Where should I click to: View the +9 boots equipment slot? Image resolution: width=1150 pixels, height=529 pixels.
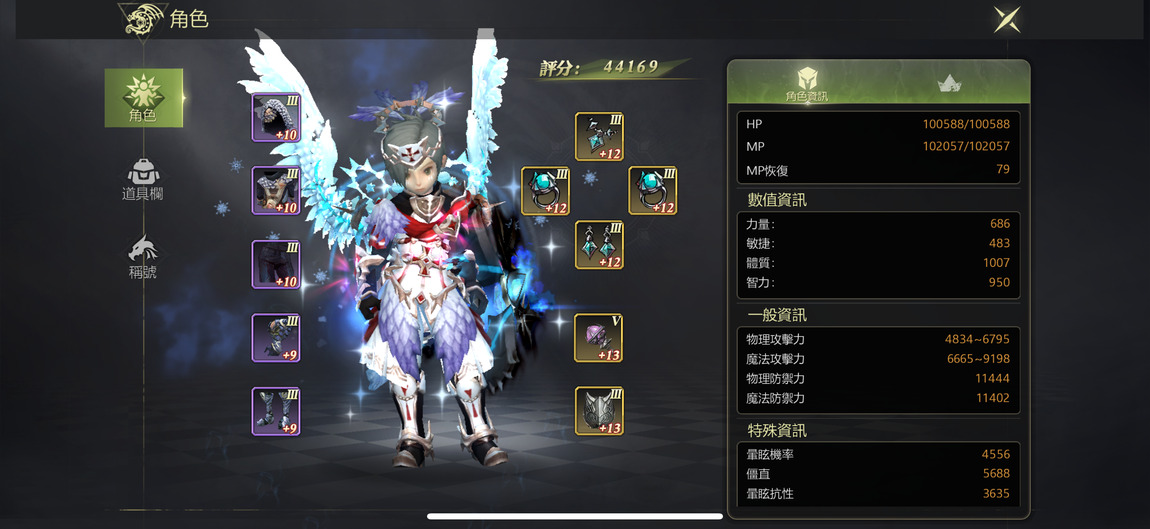[x=276, y=411]
